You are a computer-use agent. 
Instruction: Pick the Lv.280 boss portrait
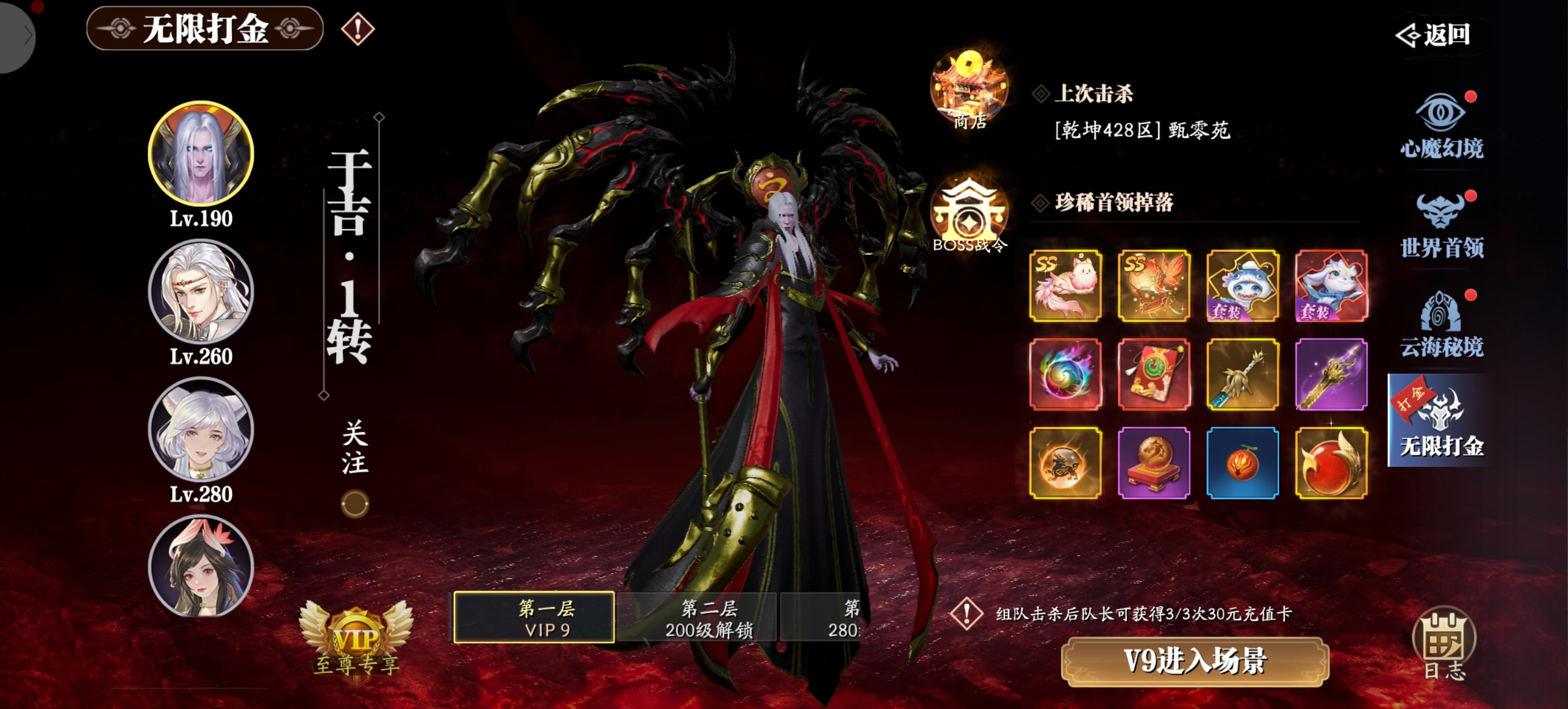(x=201, y=429)
